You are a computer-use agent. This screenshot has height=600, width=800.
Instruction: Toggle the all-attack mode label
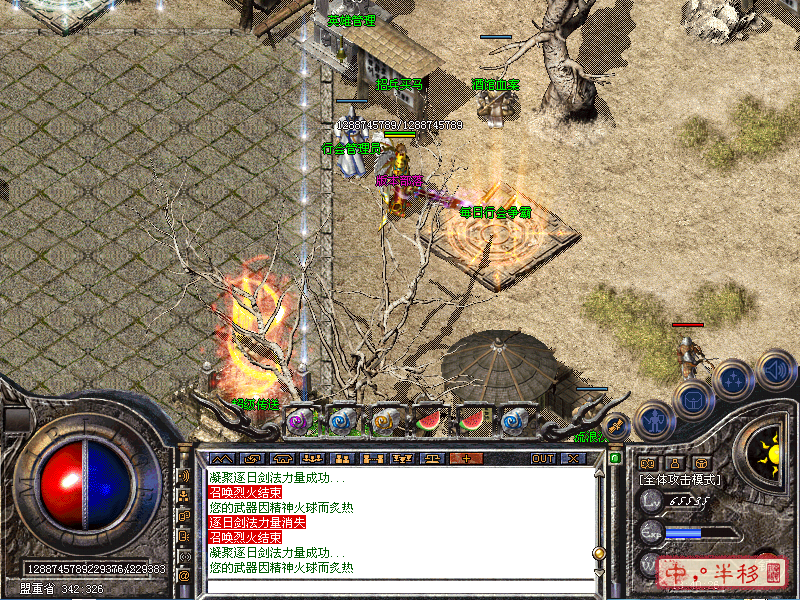pyautogui.click(x=680, y=480)
